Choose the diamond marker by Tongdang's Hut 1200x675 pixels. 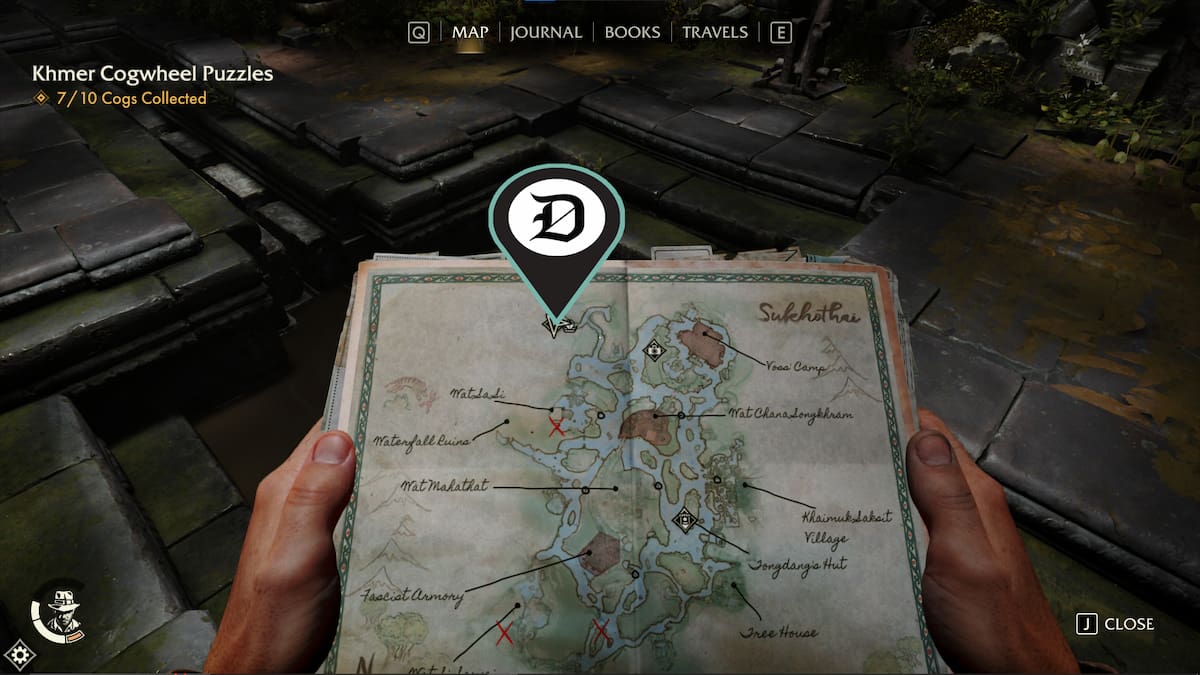coord(685,519)
